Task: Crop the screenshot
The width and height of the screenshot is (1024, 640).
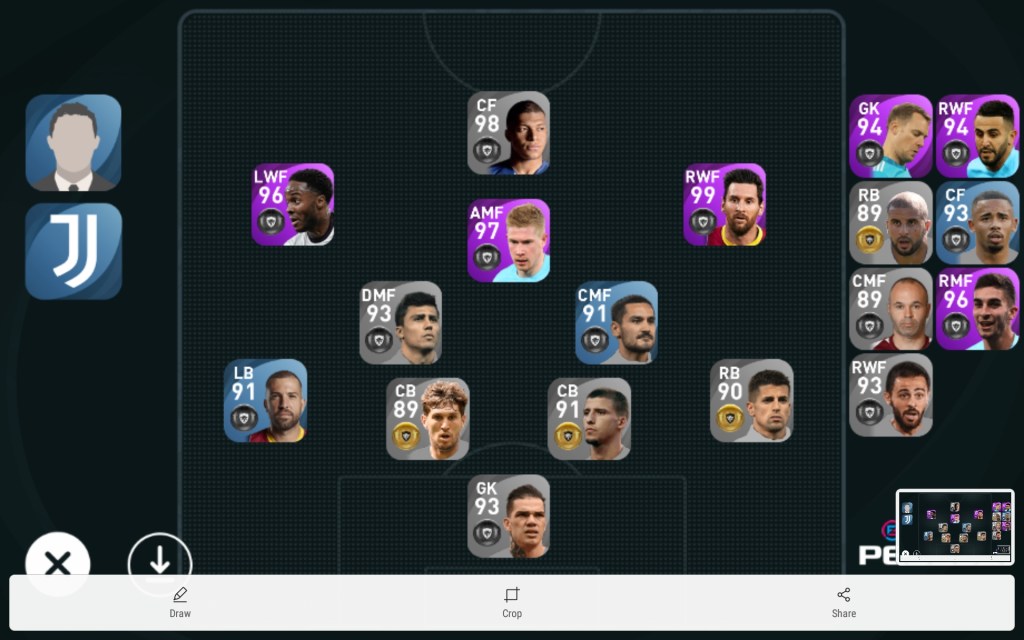Action: pos(512,602)
